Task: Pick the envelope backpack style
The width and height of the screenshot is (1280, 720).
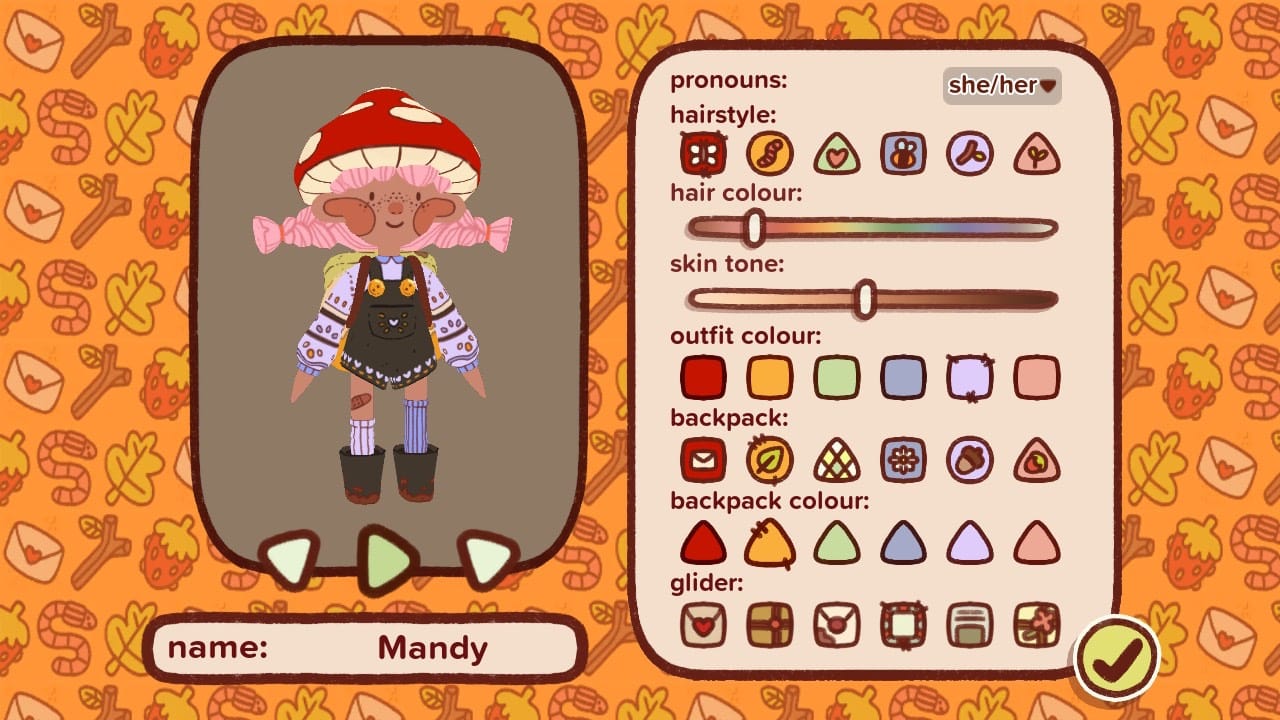Action: 703,461
